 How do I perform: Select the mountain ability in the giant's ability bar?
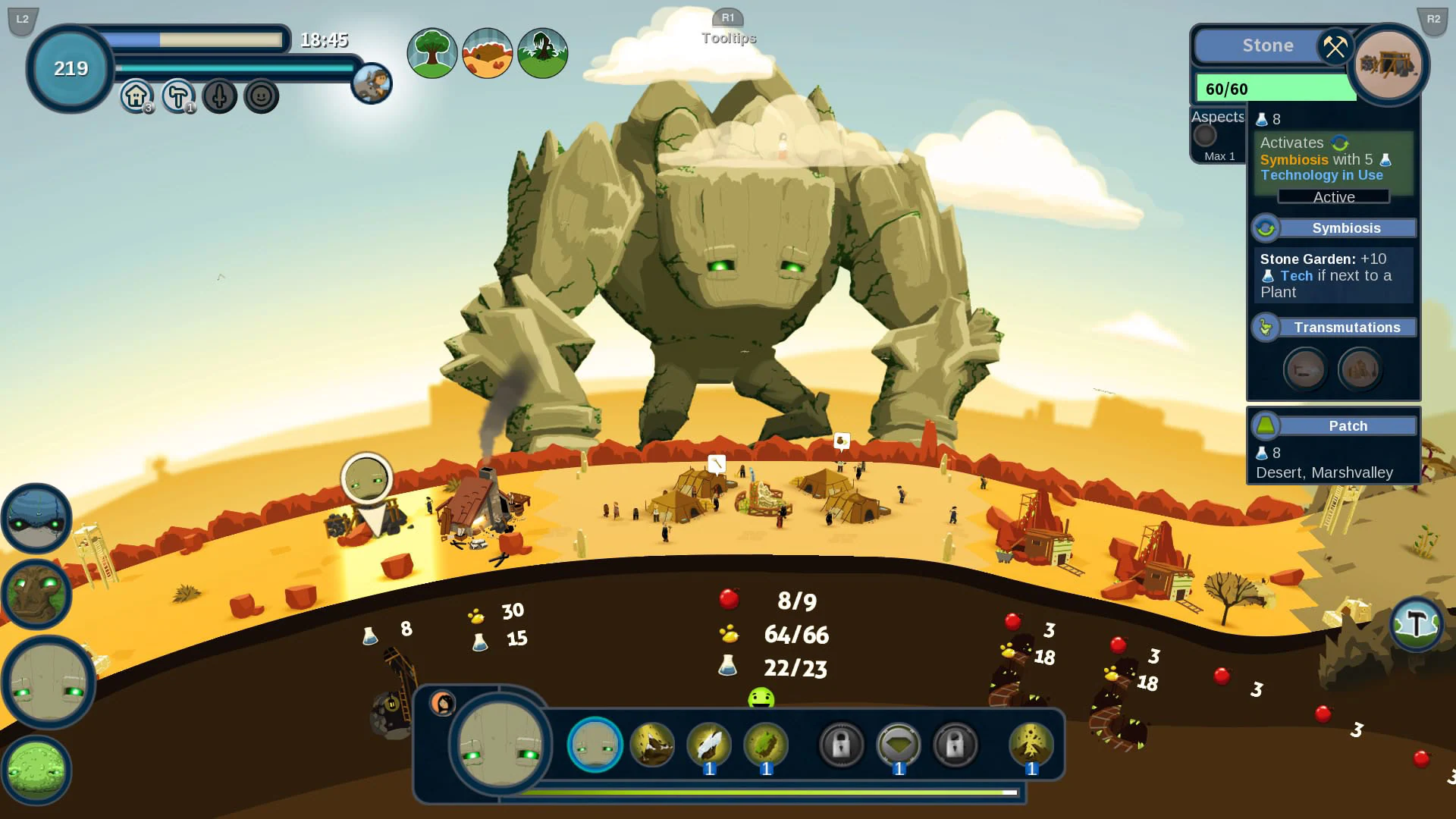tap(652, 745)
